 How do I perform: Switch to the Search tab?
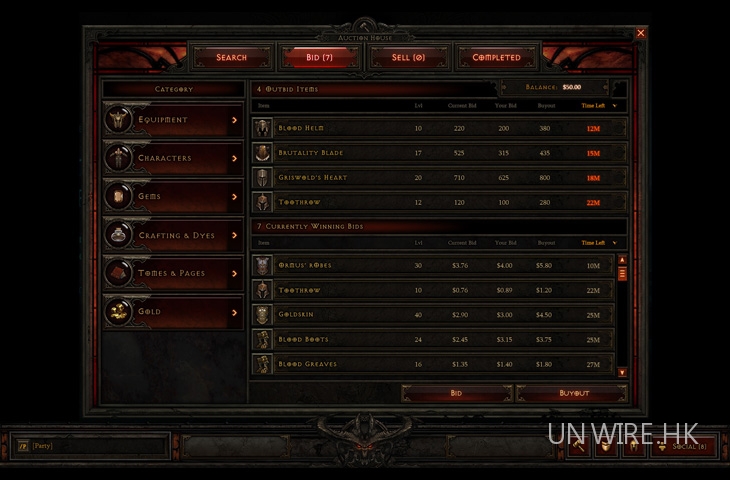click(x=231, y=58)
